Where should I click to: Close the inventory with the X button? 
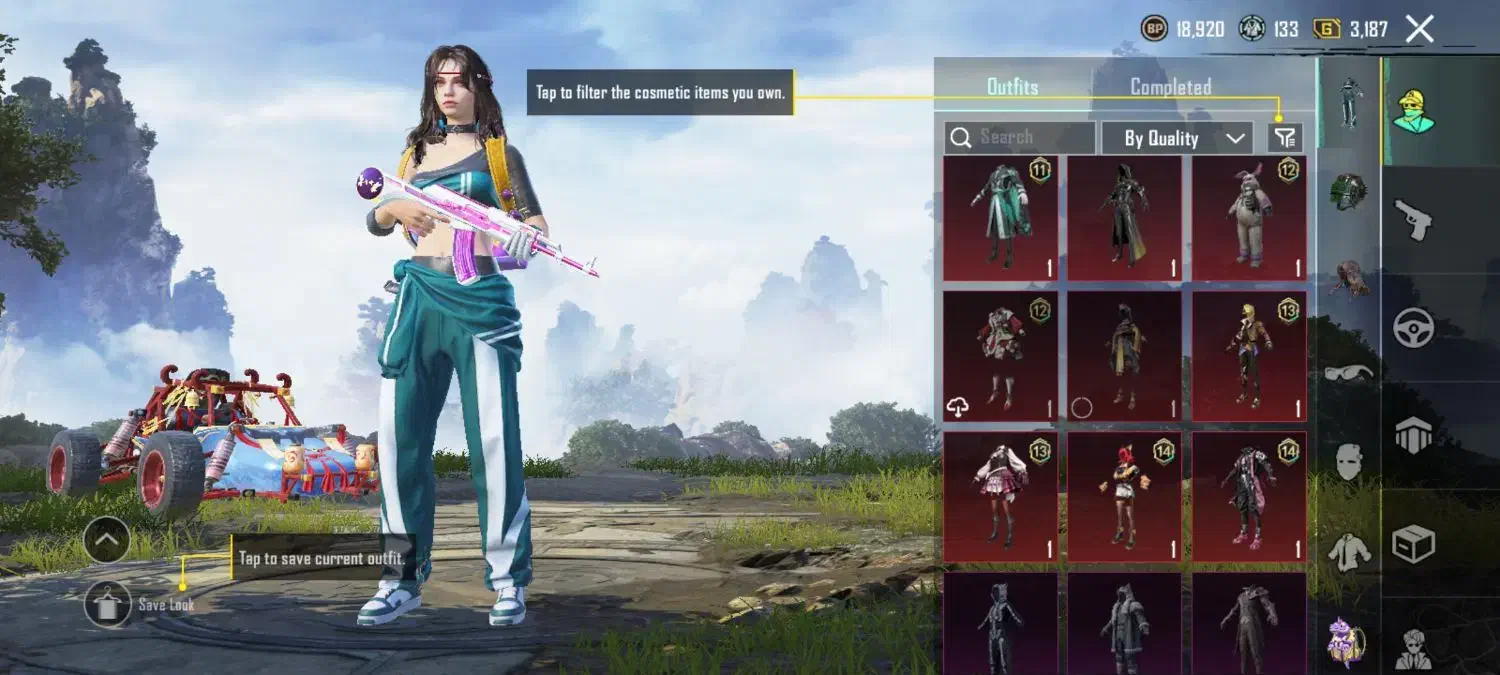[1419, 29]
